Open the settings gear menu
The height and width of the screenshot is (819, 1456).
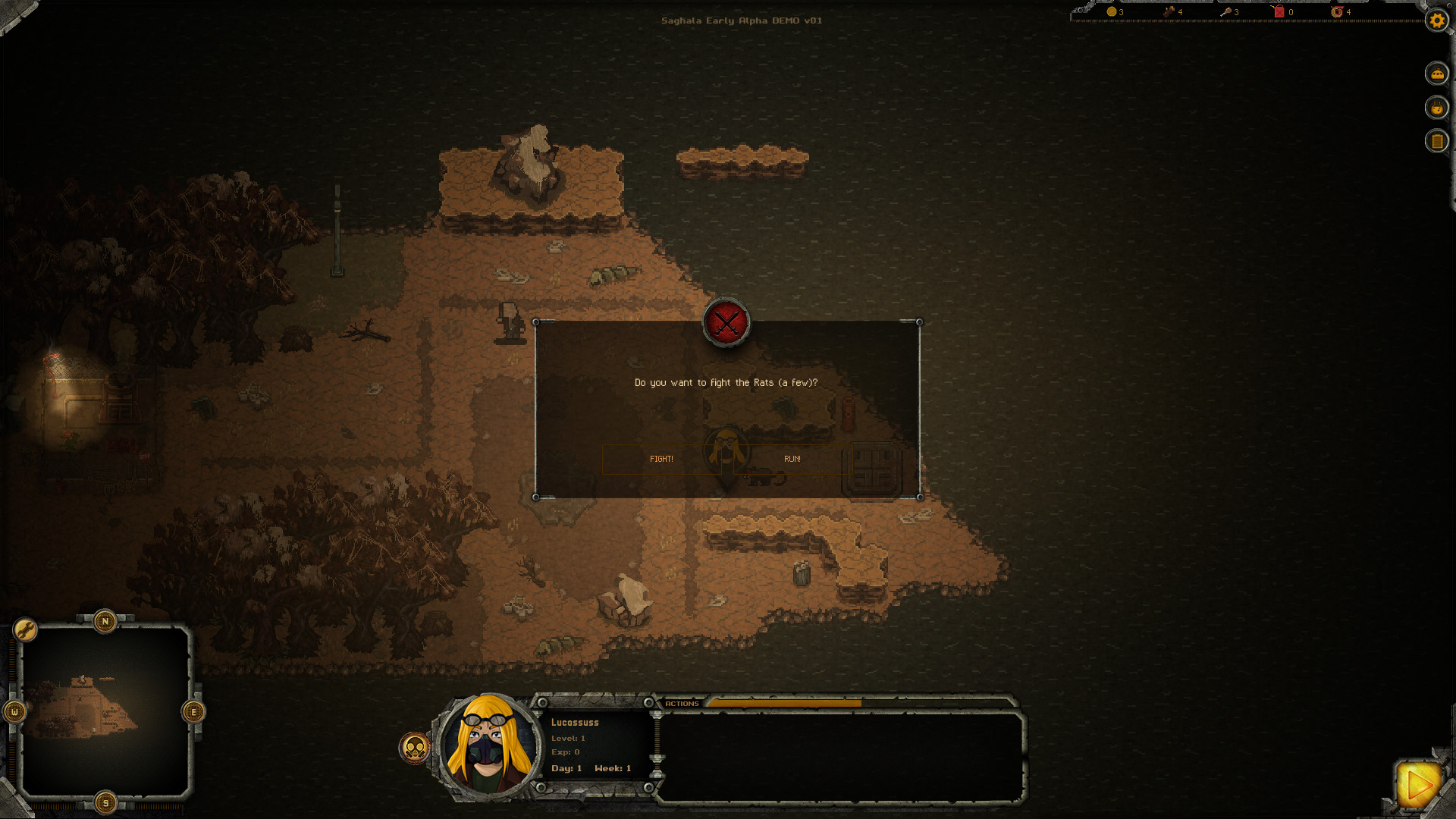point(1437,21)
